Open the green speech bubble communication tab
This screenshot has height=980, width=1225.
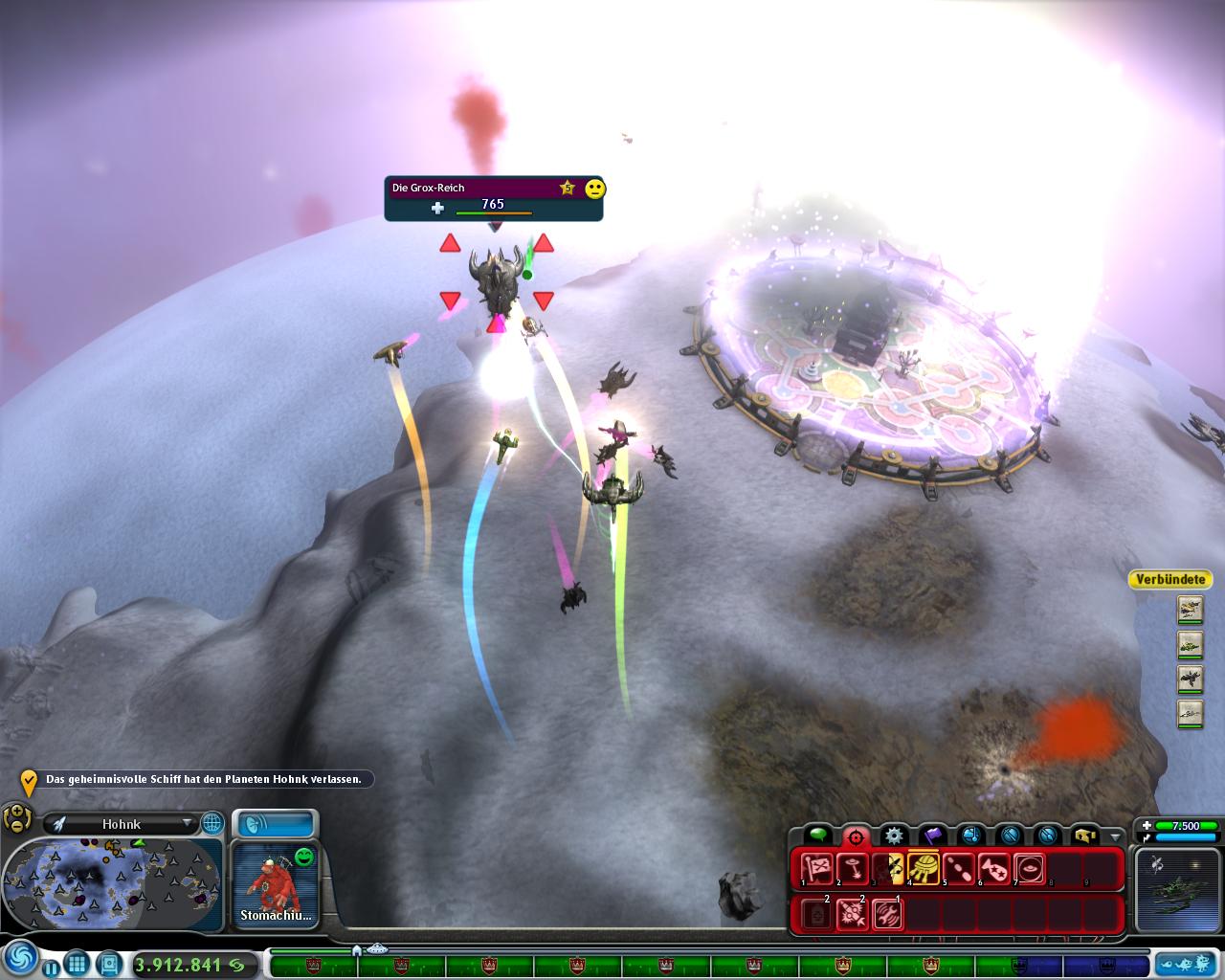817,835
